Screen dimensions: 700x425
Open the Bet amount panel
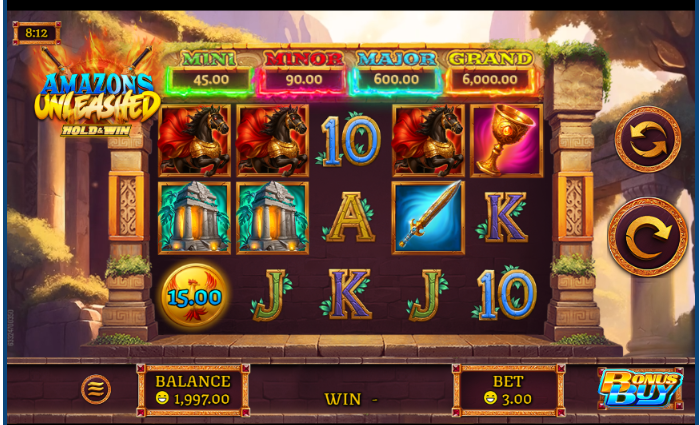(x=508, y=390)
